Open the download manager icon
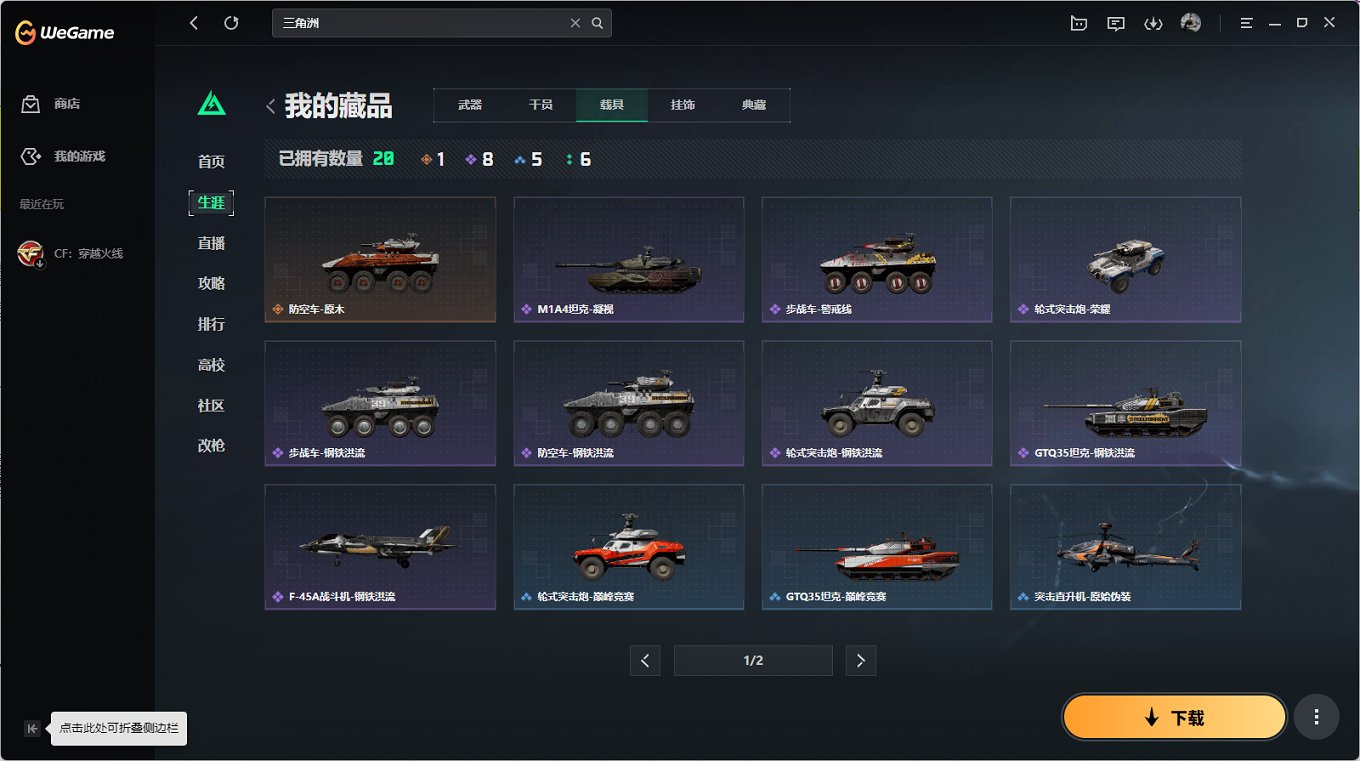Image resolution: width=1360 pixels, height=761 pixels. 1153,22
